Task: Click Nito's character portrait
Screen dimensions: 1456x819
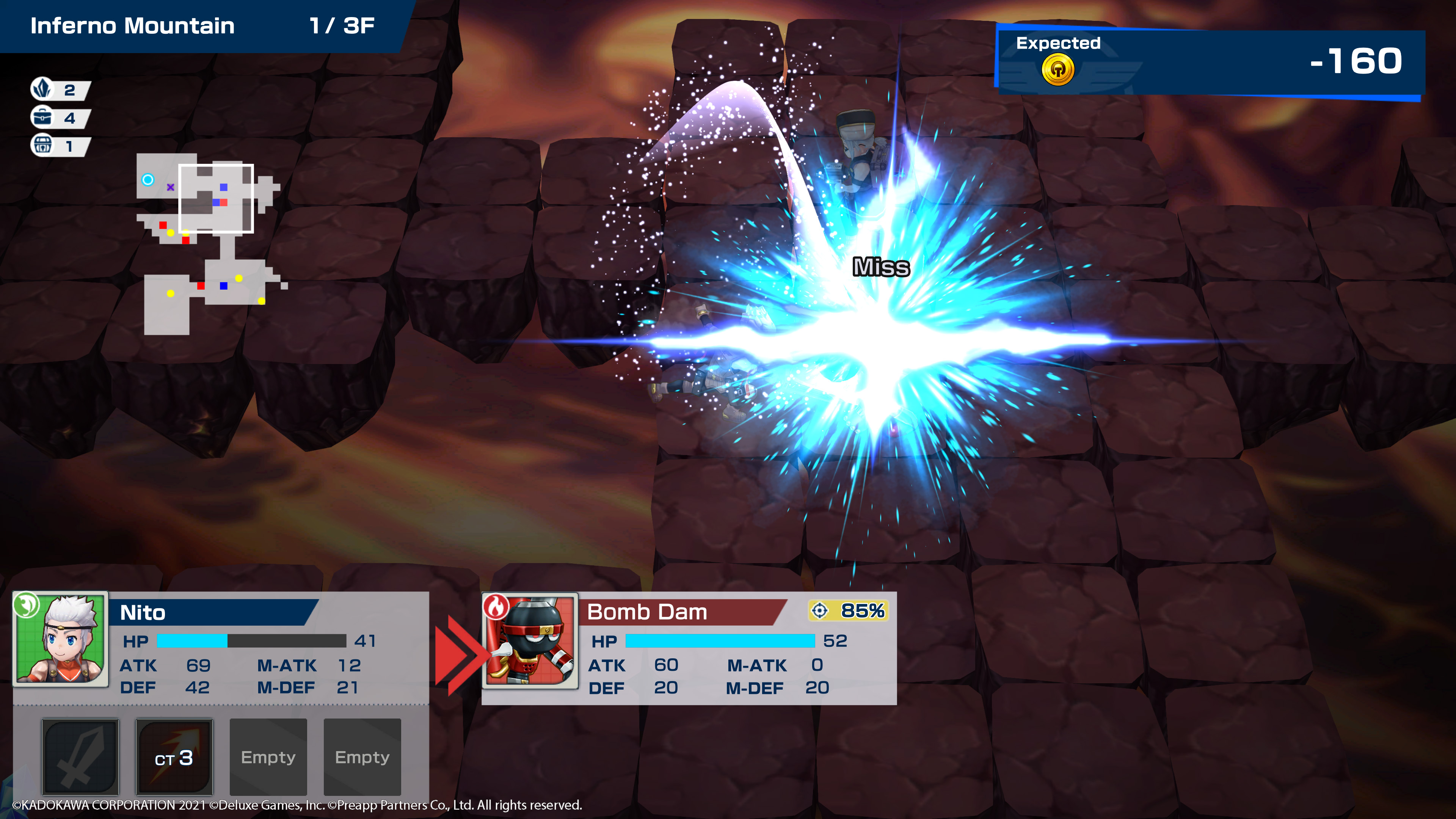Action: (x=61, y=639)
